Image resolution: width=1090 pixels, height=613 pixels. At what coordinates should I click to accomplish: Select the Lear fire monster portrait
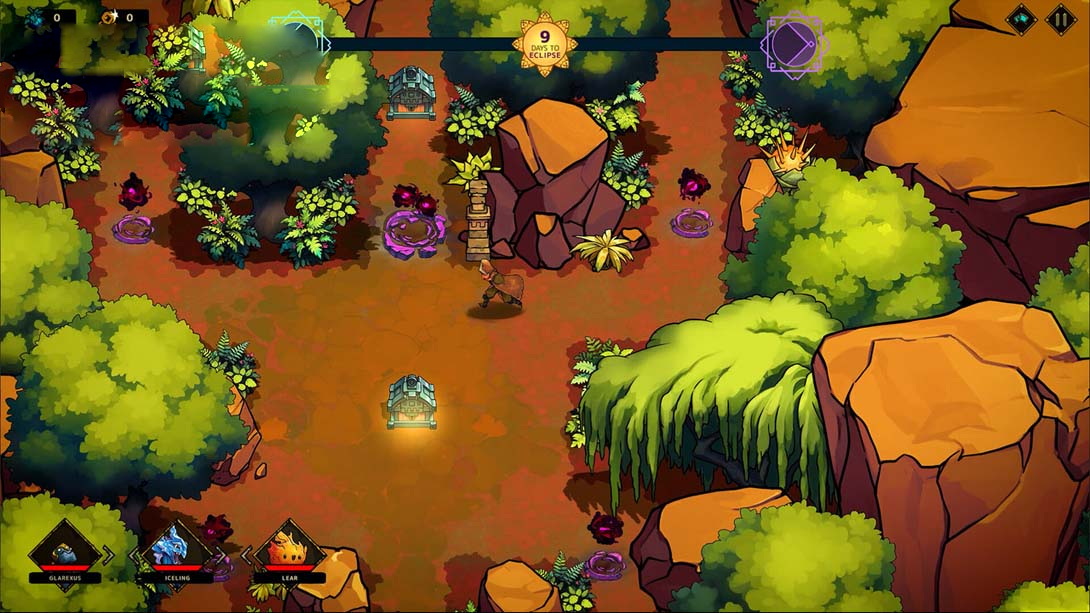[289, 549]
